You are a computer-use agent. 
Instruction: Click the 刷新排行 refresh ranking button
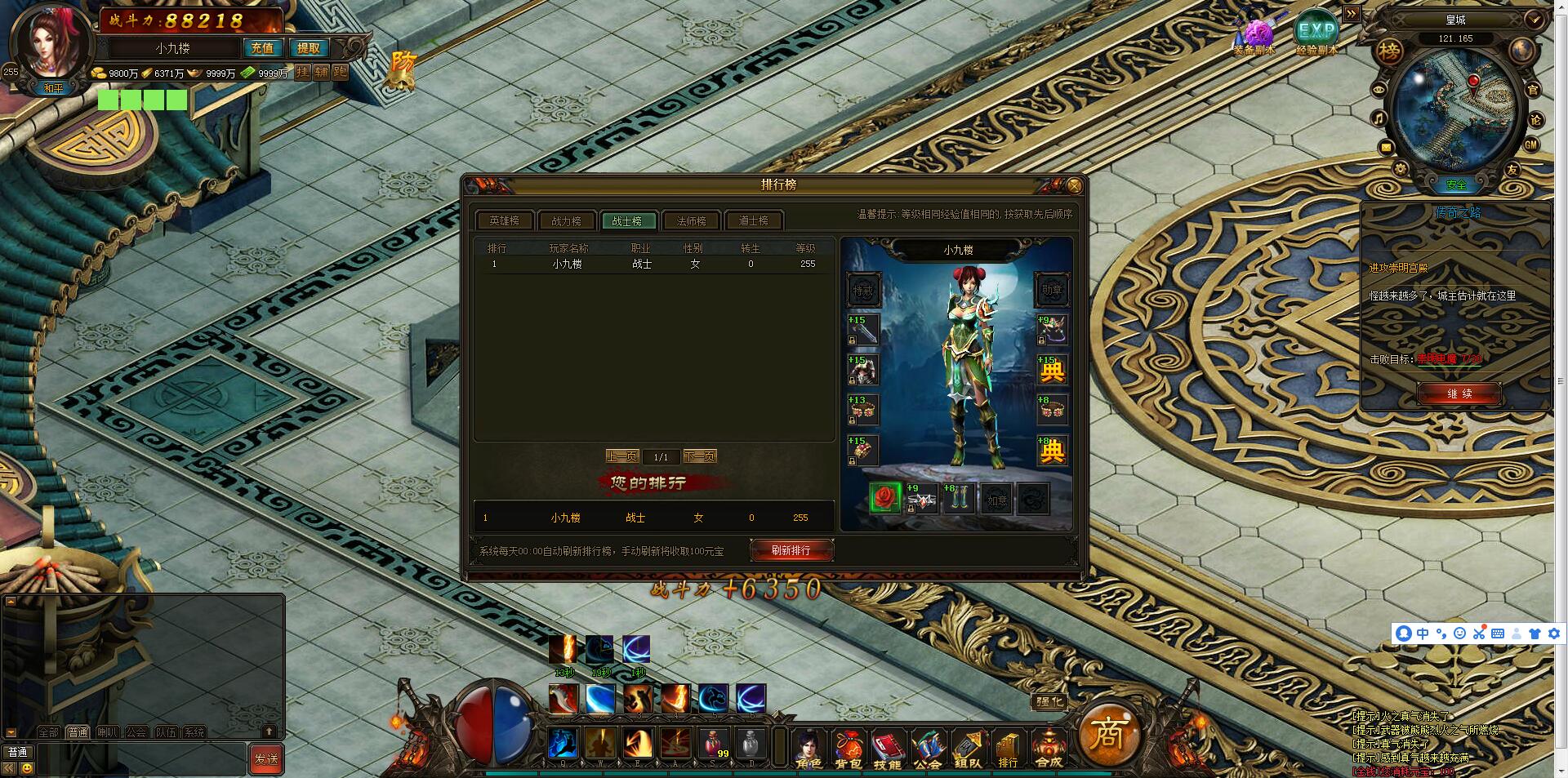point(791,549)
